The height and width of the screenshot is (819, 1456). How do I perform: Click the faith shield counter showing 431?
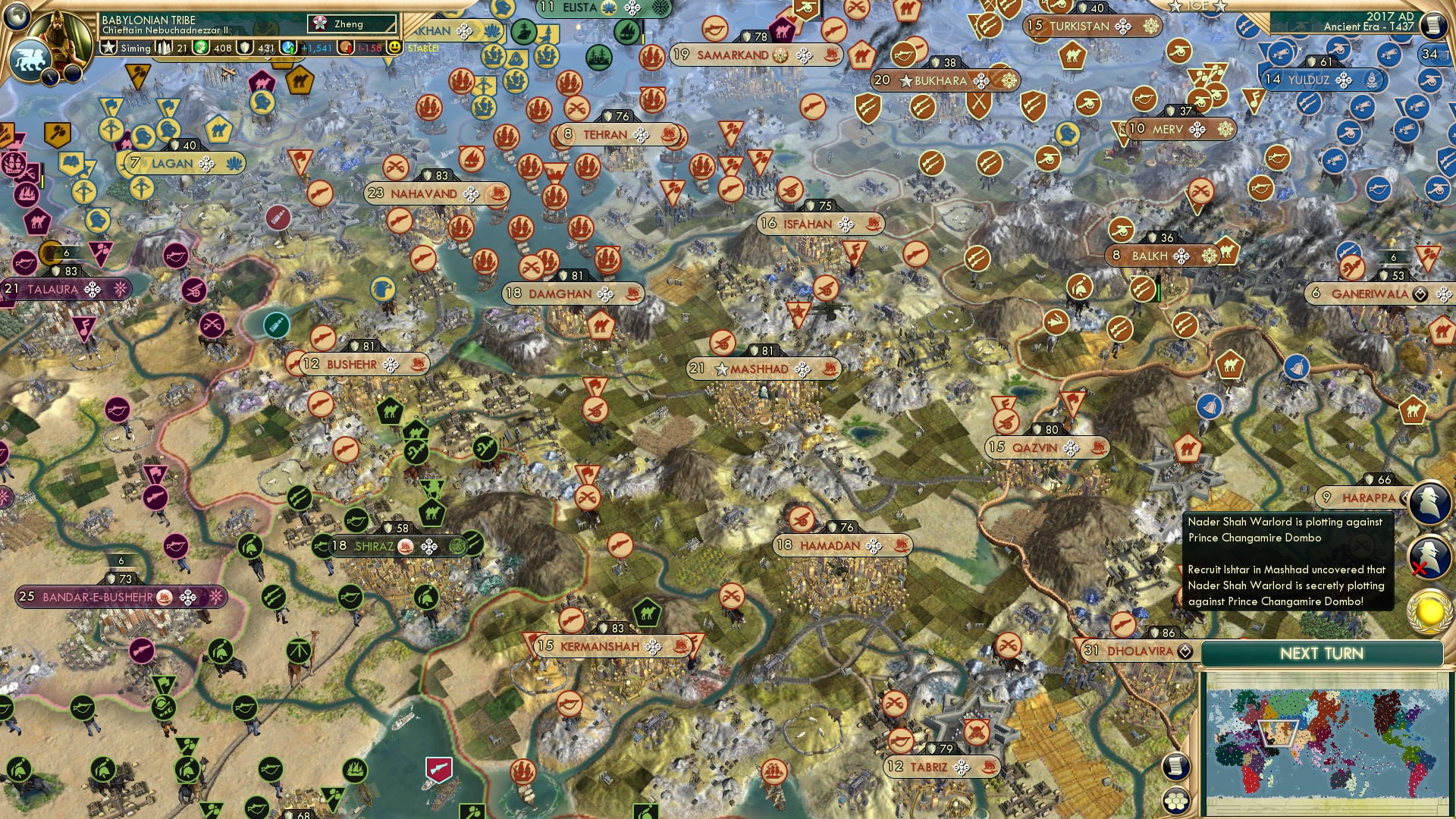[254, 49]
